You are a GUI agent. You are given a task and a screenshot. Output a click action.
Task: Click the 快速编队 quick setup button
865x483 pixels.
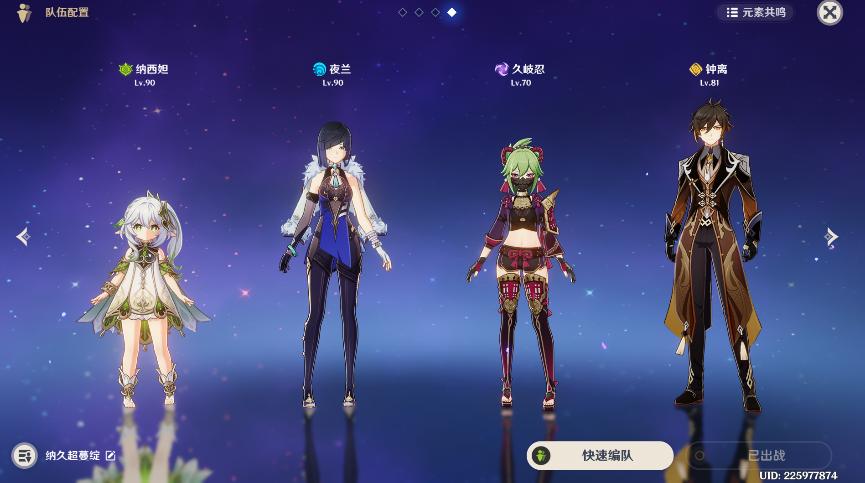[x=600, y=455]
